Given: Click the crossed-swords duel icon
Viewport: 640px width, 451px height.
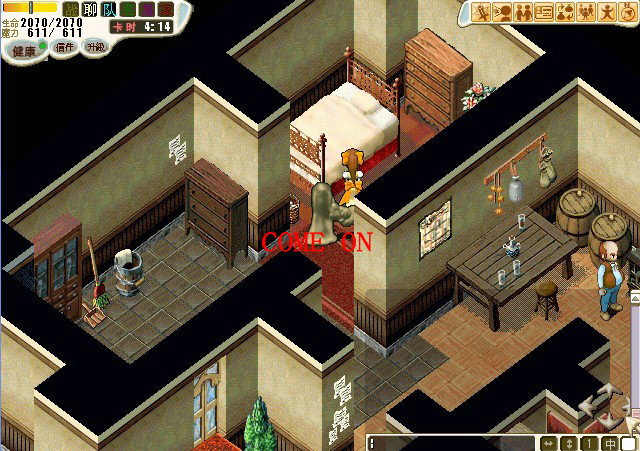Looking at the screenshot, I should [481, 12].
